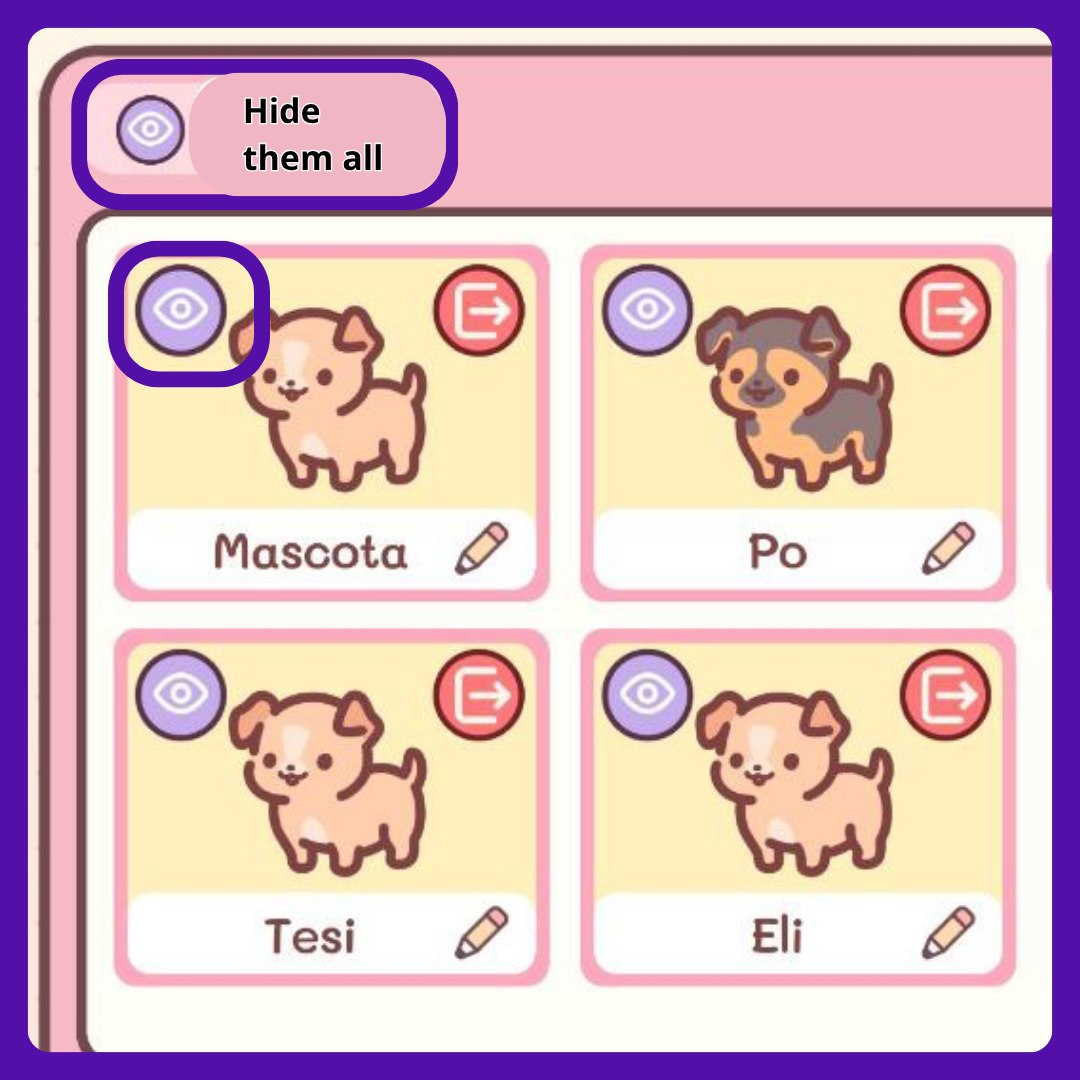Screen dimensions: 1080x1080
Task: Rename Po using the pencil icon
Action: [948, 549]
